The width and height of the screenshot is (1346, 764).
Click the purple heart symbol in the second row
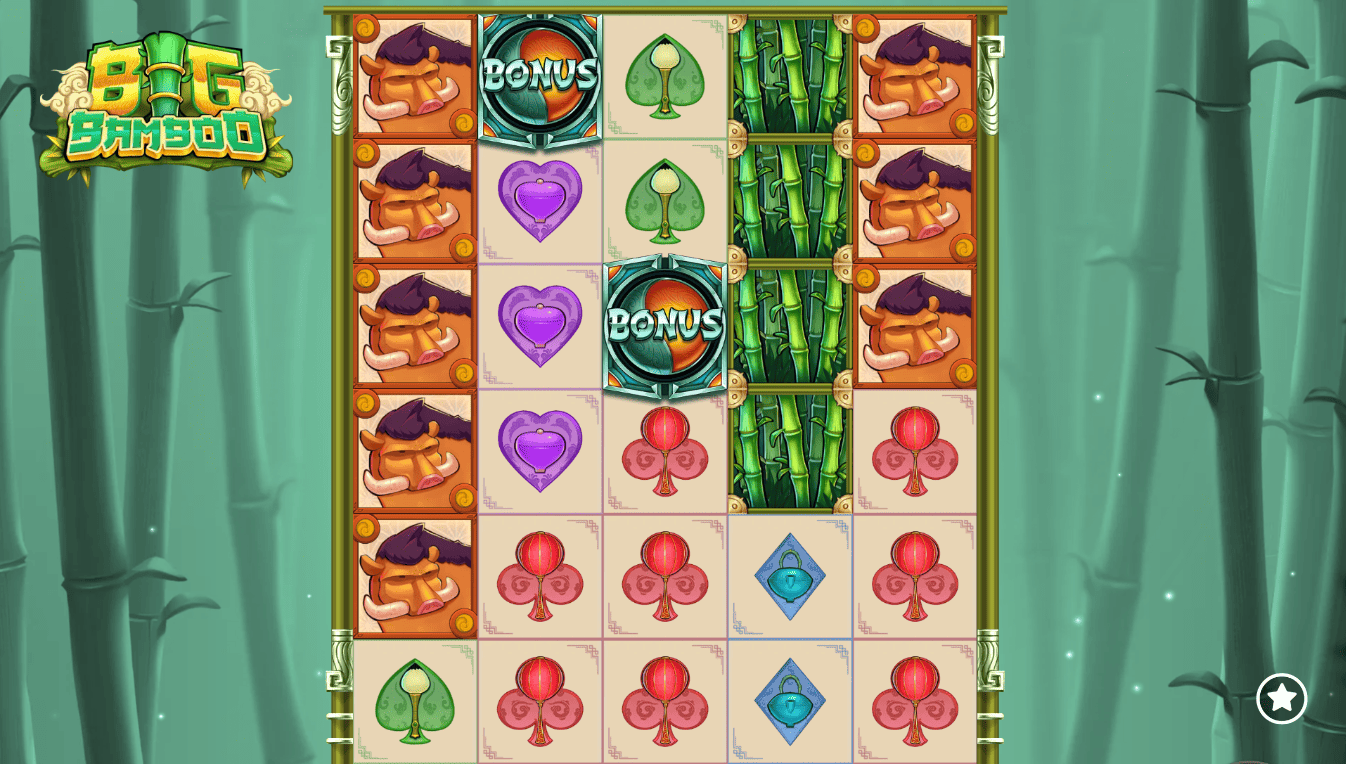540,200
